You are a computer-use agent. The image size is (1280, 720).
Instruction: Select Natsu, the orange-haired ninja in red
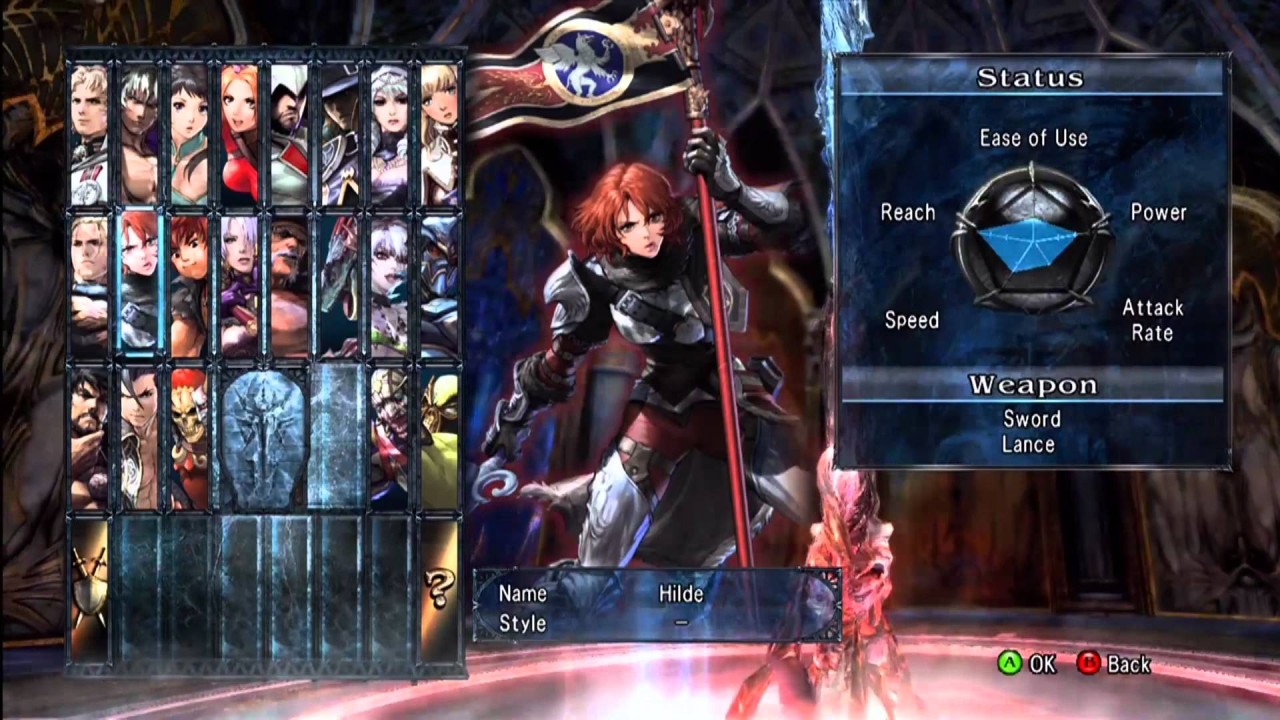point(240,134)
